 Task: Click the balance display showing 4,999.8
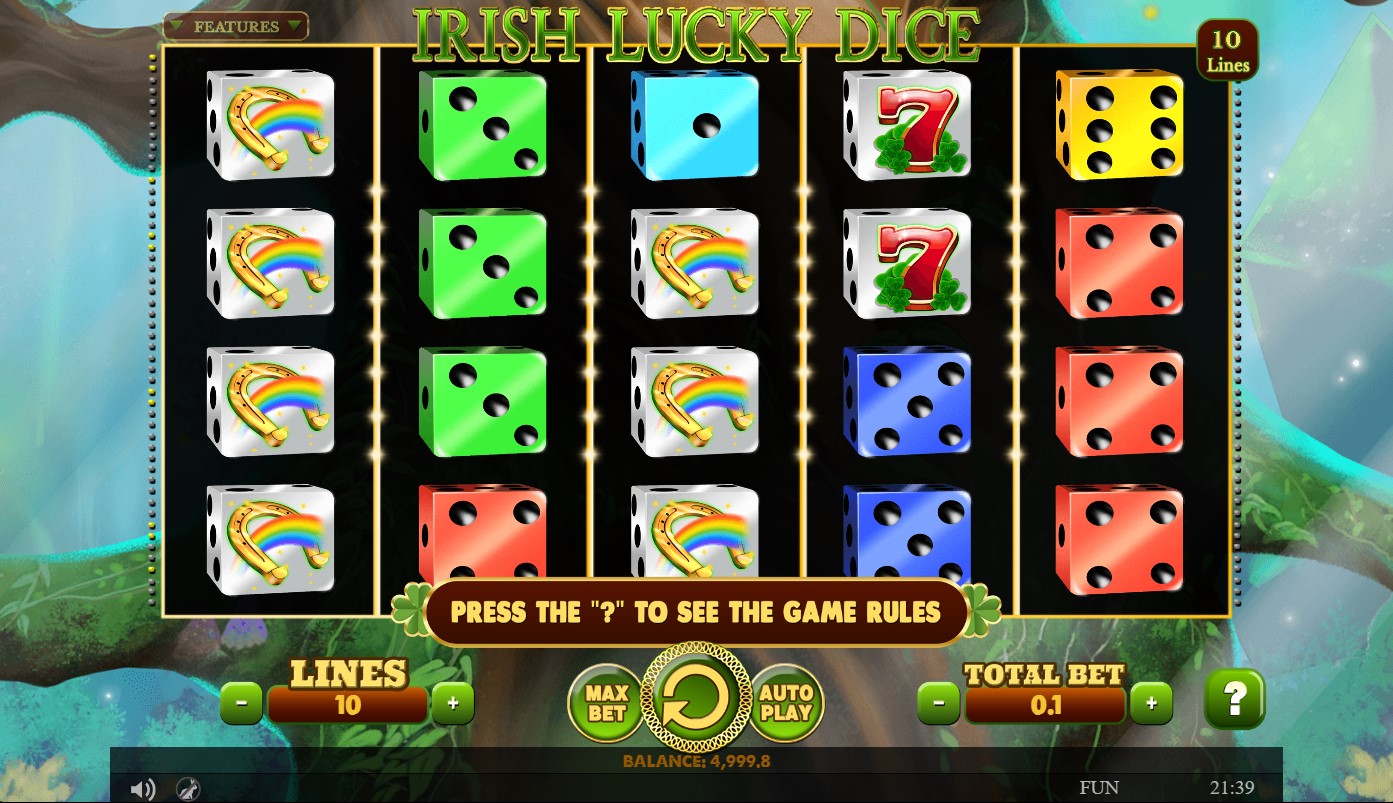[696, 761]
